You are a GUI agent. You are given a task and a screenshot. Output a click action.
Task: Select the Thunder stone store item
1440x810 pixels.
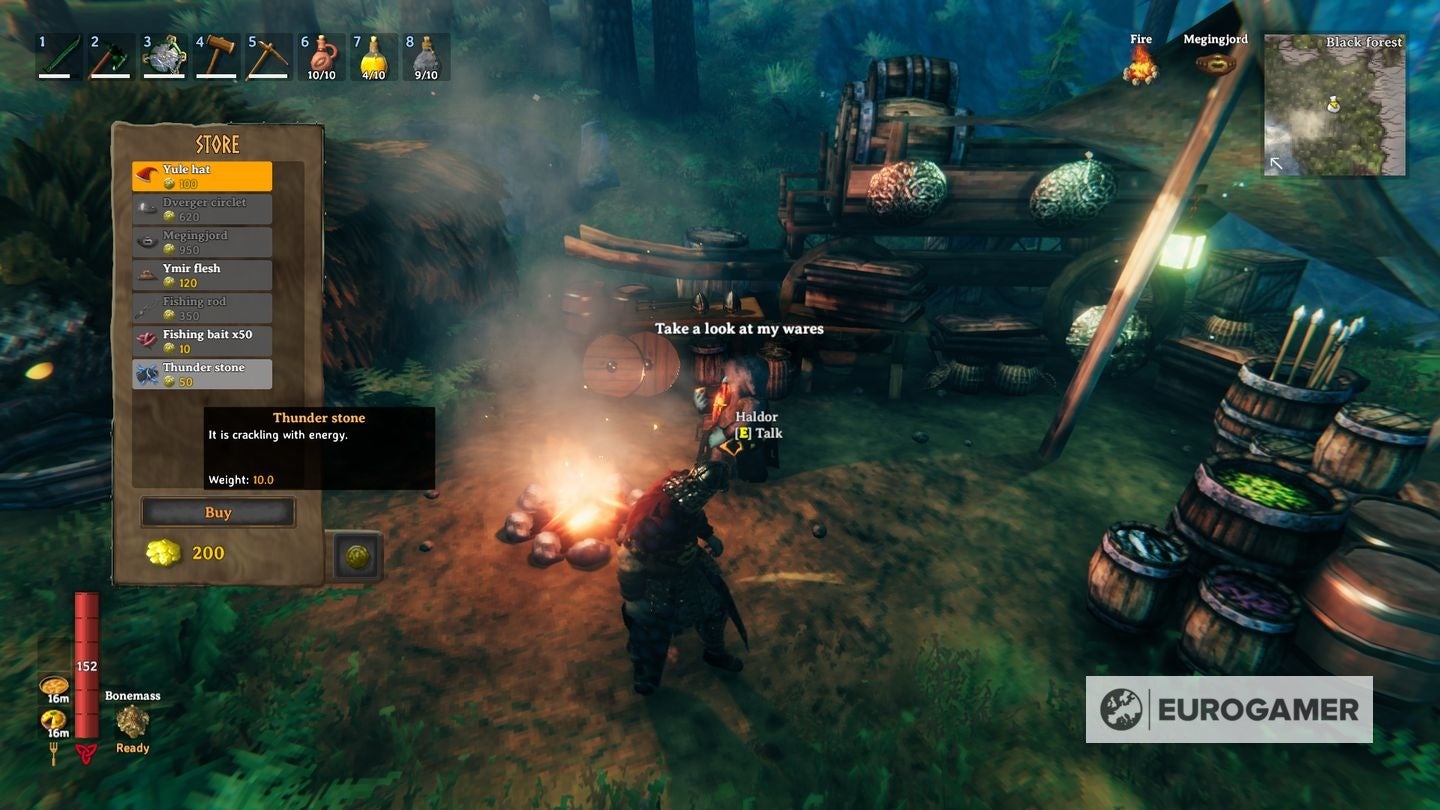pyautogui.click(x=203, y=373)
